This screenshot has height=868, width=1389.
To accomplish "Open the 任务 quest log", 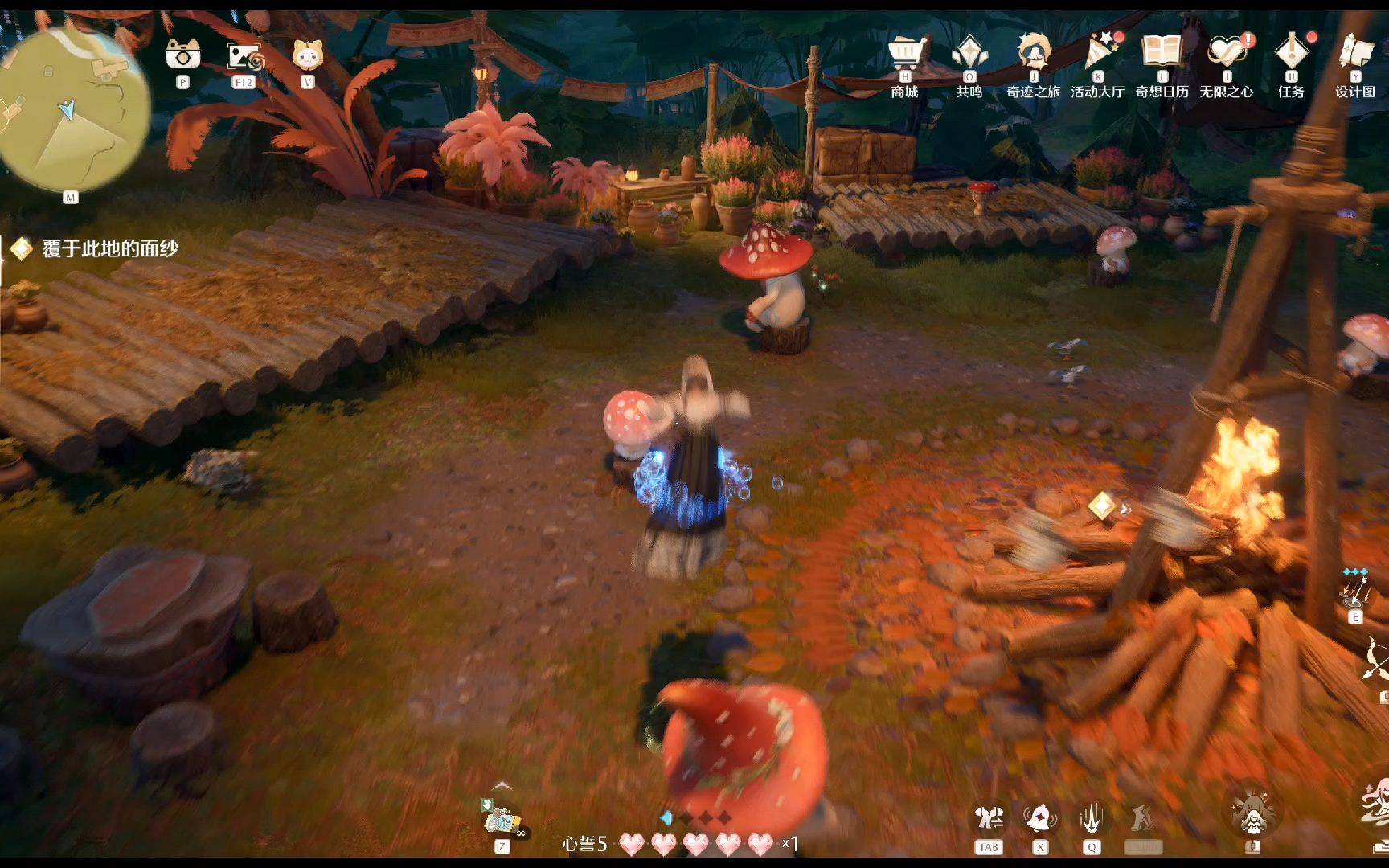I will 1291,54.
